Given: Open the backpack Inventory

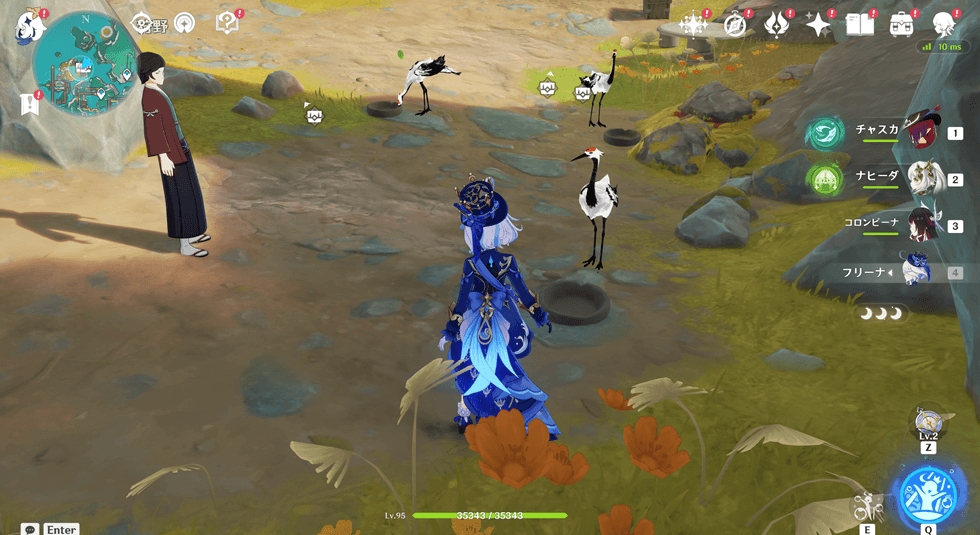Looking at the screenshot, I should click(x=902, y=25).
